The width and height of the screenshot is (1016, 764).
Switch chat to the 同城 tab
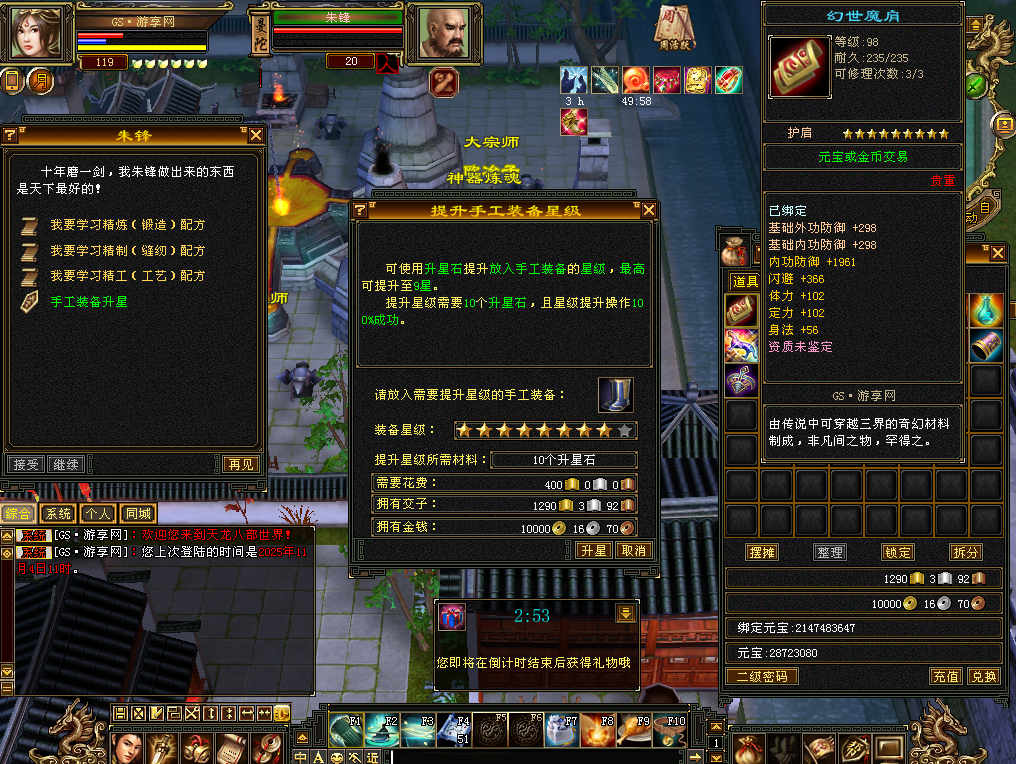(139, 514)
